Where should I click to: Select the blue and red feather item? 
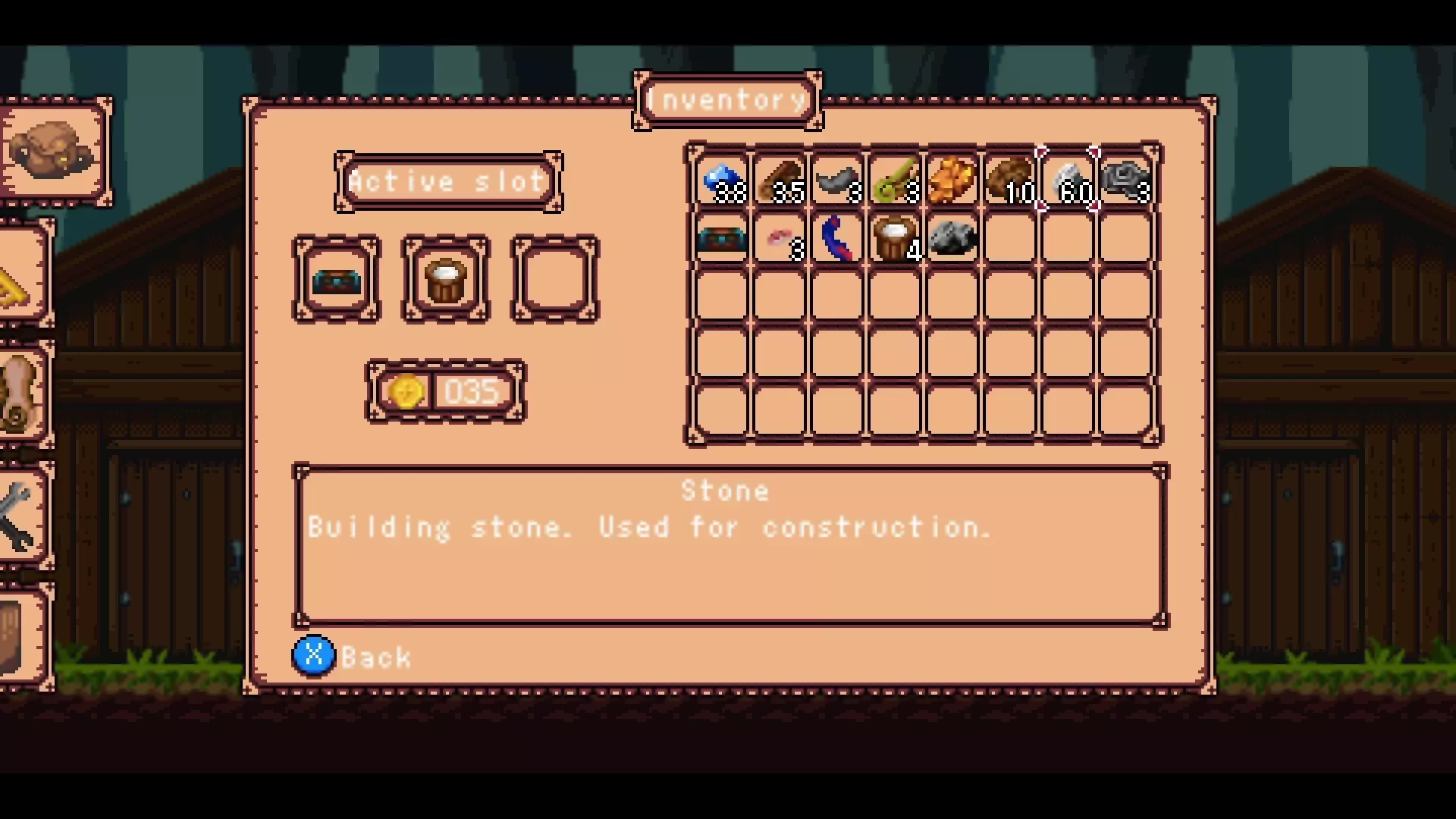[837, 239]
